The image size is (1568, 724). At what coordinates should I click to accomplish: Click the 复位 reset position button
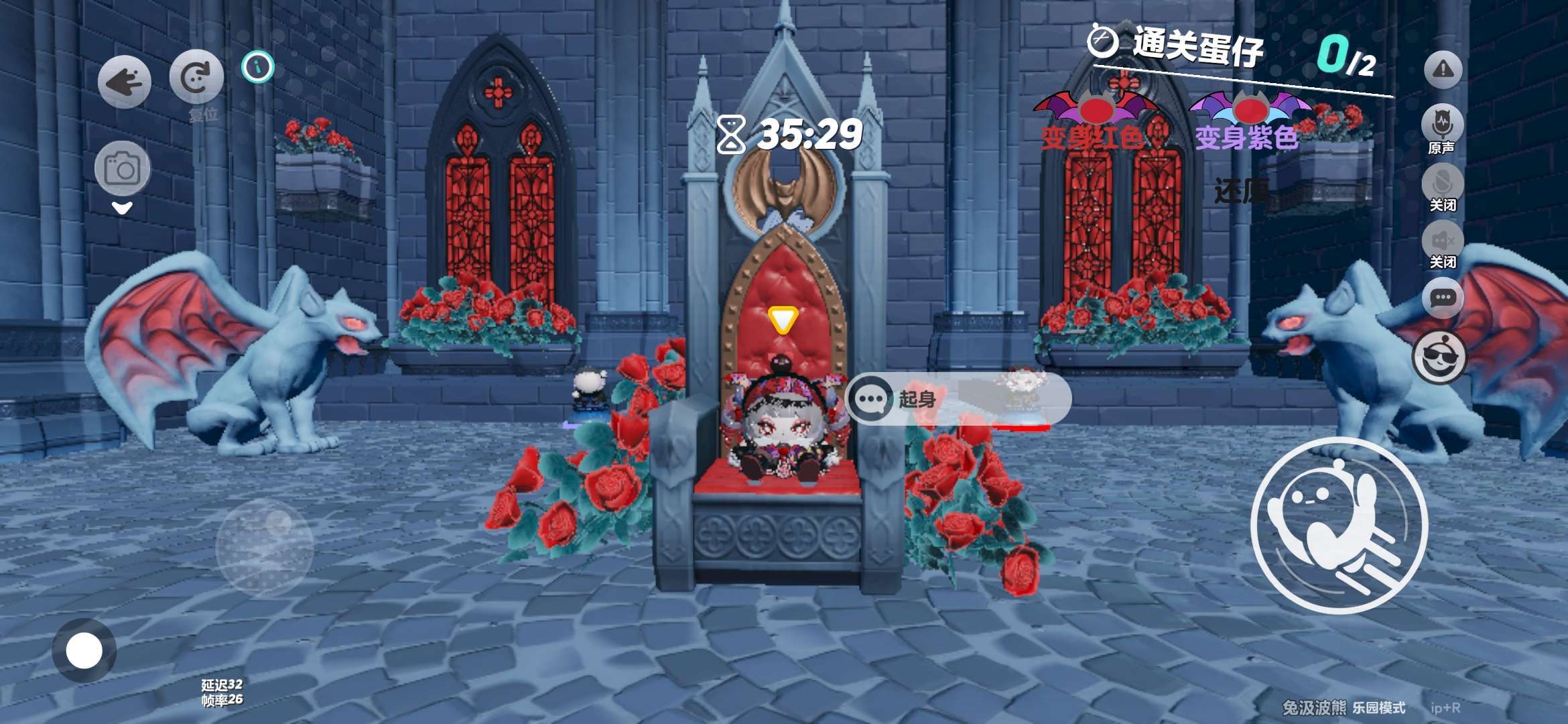click(196, 78)
